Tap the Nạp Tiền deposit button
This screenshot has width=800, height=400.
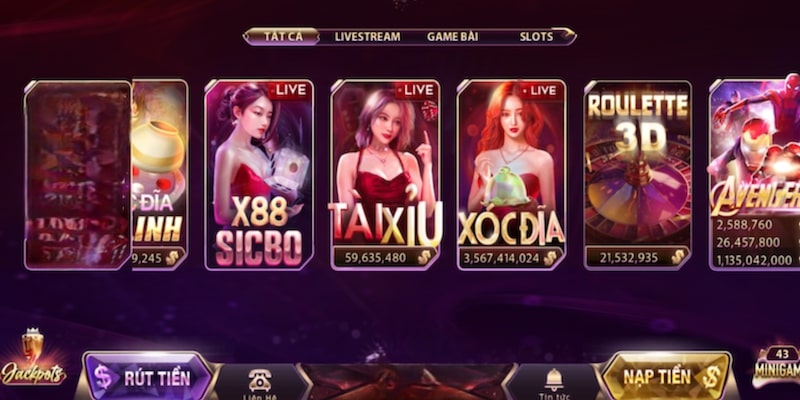point(665,377)
